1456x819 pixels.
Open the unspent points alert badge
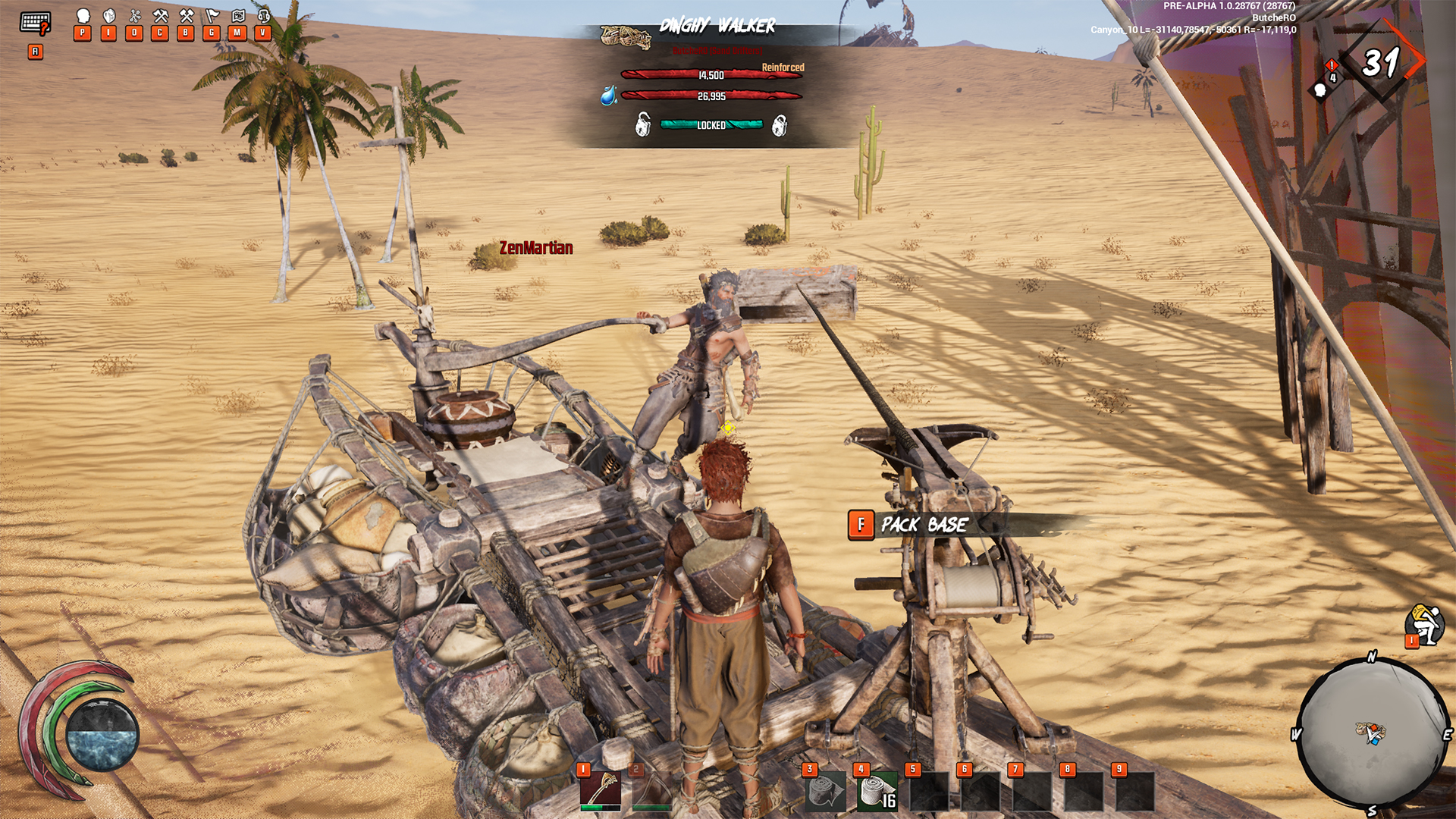tap(1331, 67)
